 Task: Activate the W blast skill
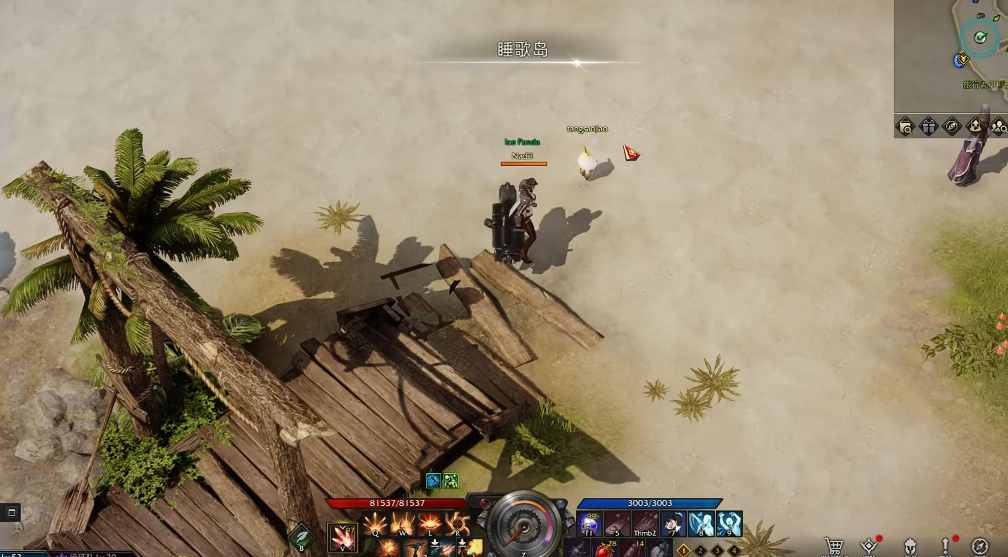pyautogui.click(x=404, y=524)
